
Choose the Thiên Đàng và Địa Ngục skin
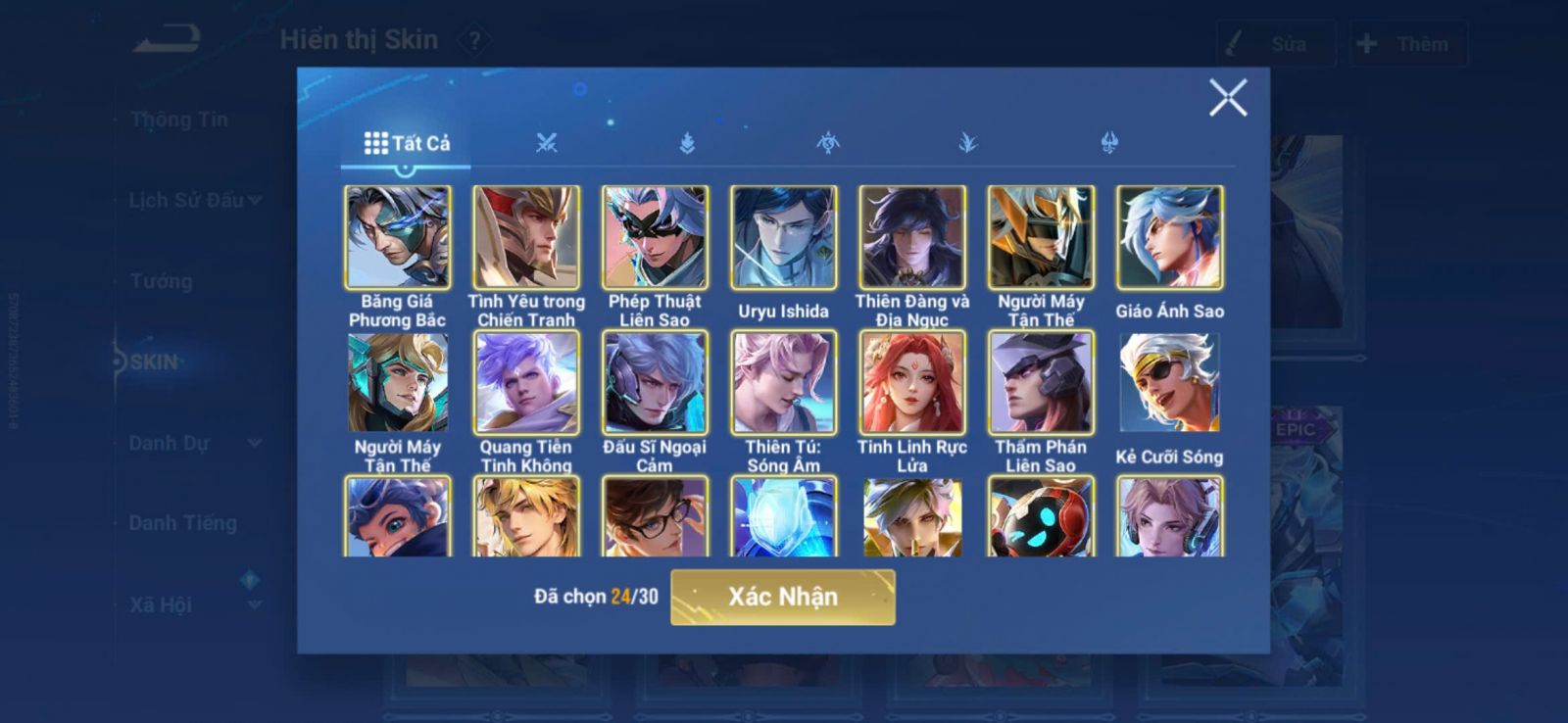911,238
